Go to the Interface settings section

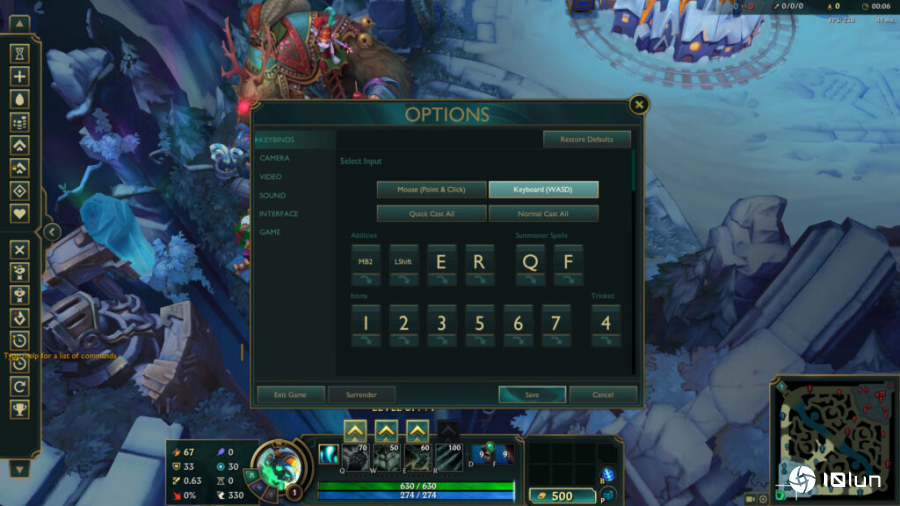[279, 213]
